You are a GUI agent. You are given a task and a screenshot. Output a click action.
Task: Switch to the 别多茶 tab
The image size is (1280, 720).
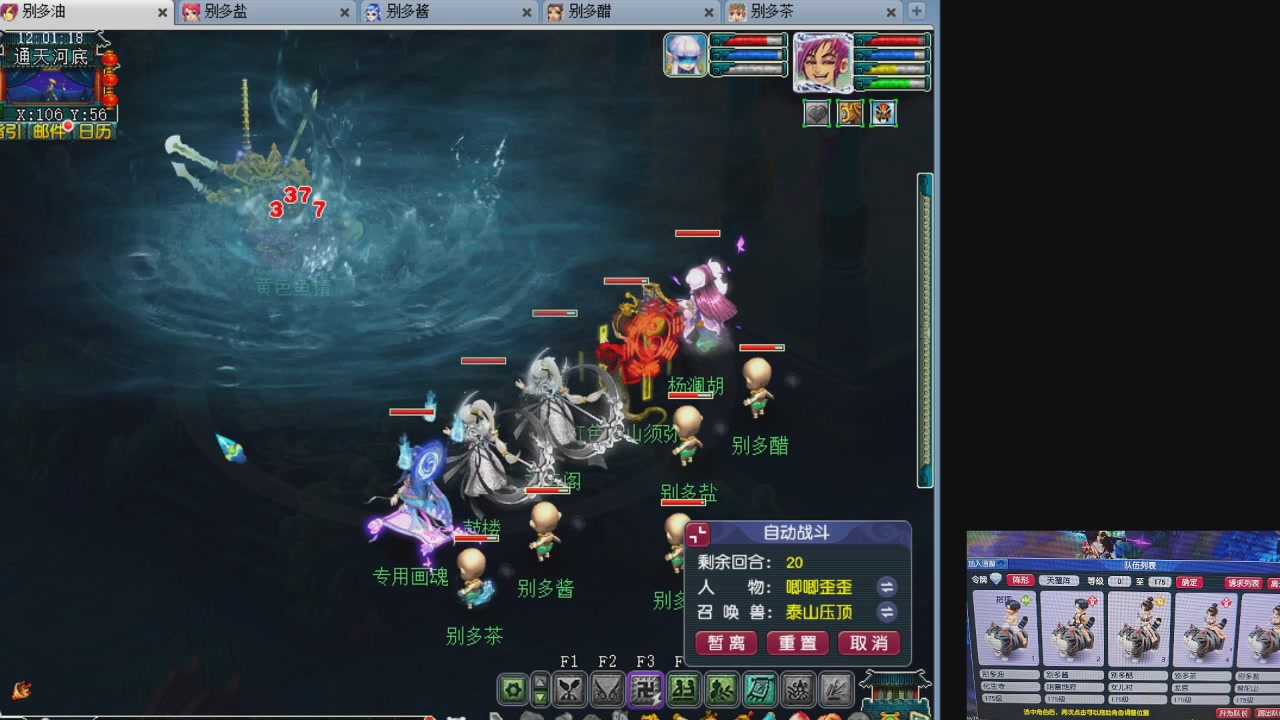point(772,13)
